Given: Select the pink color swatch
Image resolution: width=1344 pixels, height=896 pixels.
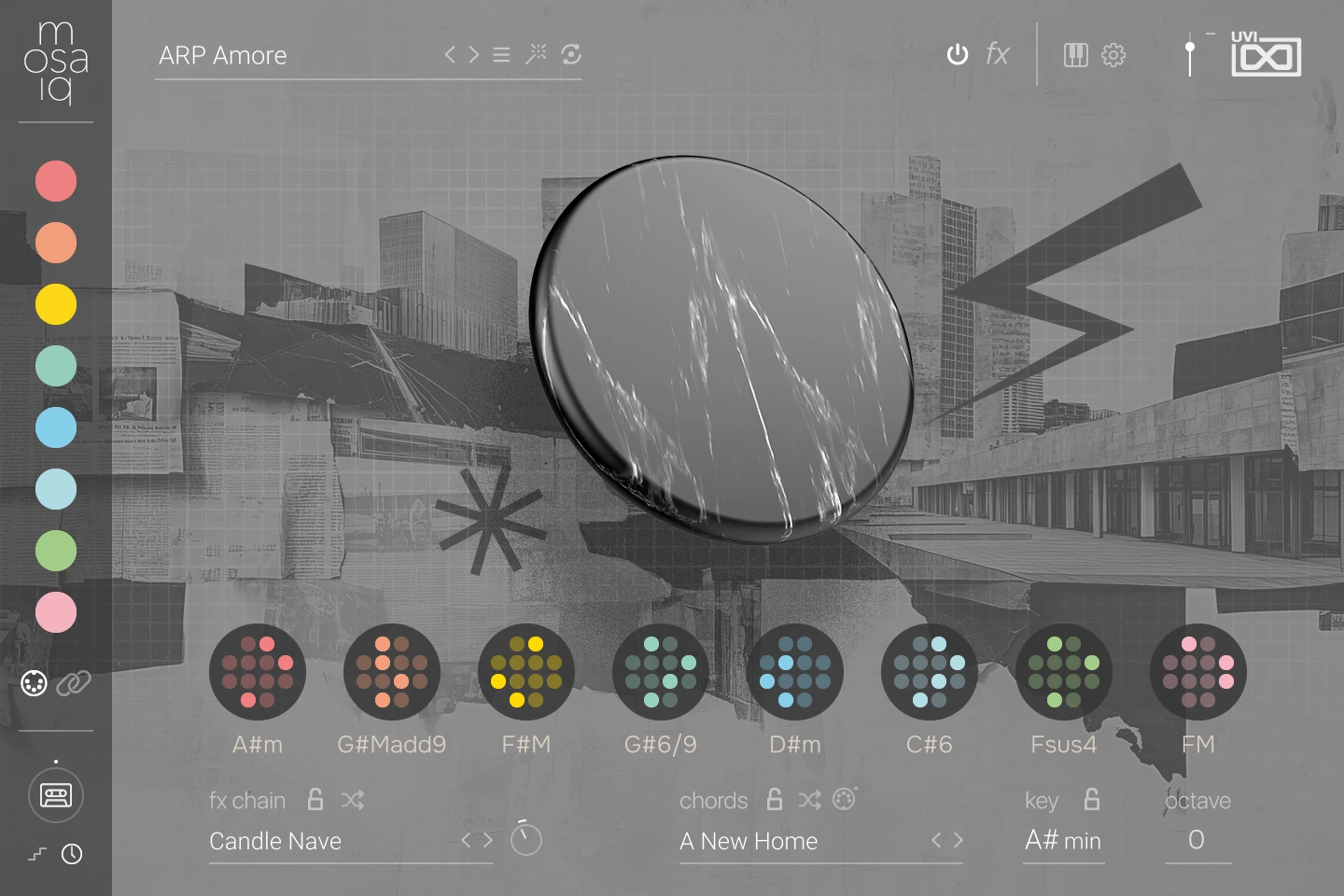Looking at the screenshot, I should click(x=56, y=612).
